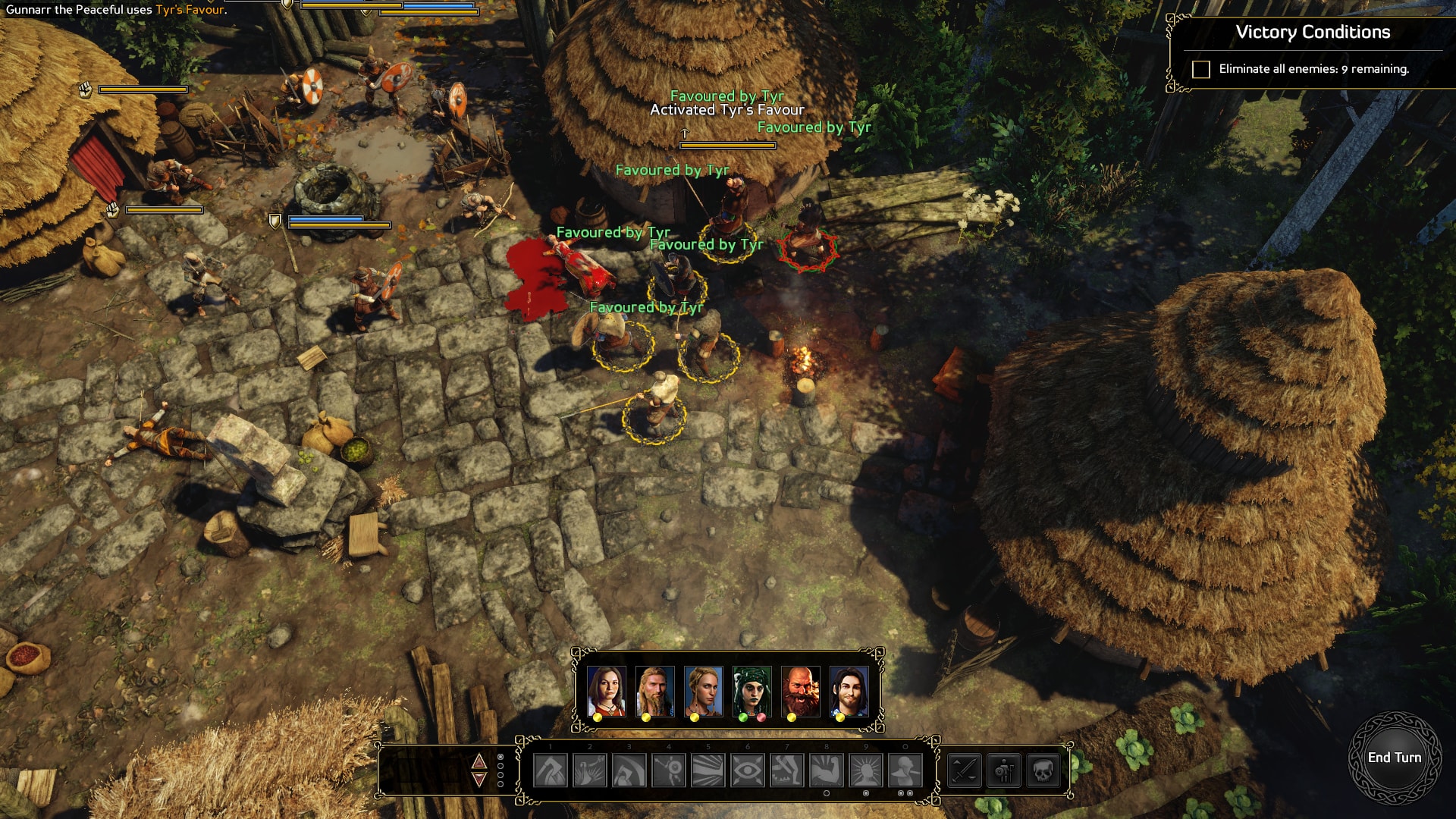
Task: Activate the light rays ability in slot 5
Action: click(708, 771)
